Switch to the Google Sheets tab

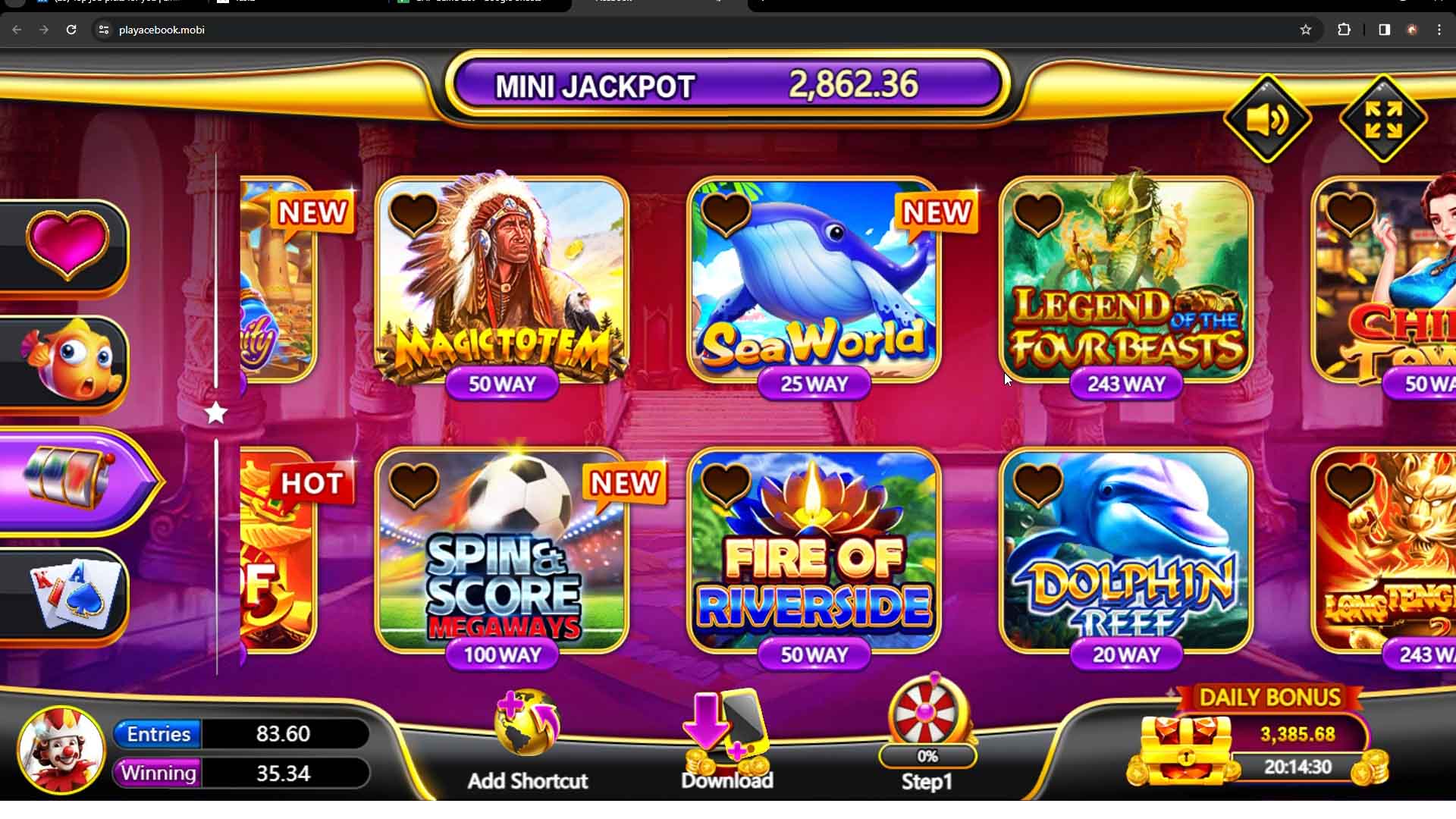[478, 4]
